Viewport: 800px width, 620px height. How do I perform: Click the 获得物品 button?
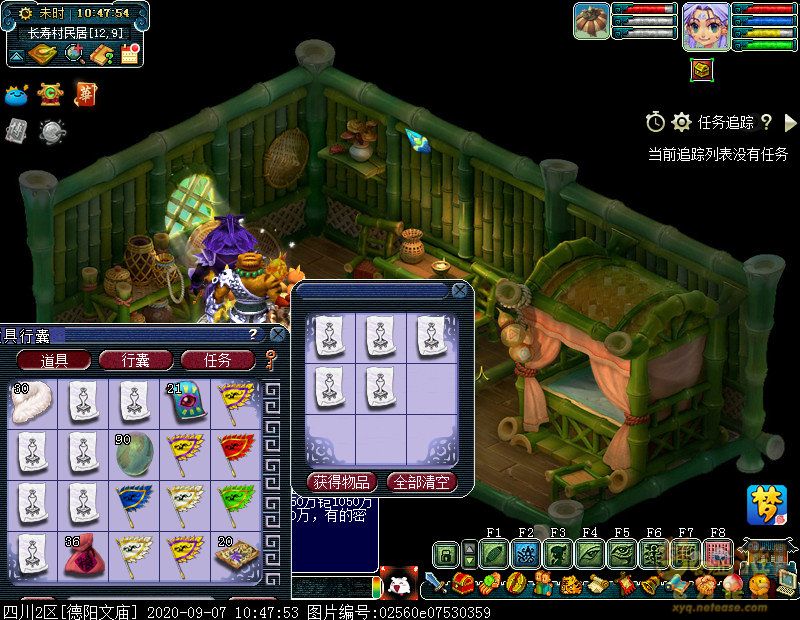342,482
